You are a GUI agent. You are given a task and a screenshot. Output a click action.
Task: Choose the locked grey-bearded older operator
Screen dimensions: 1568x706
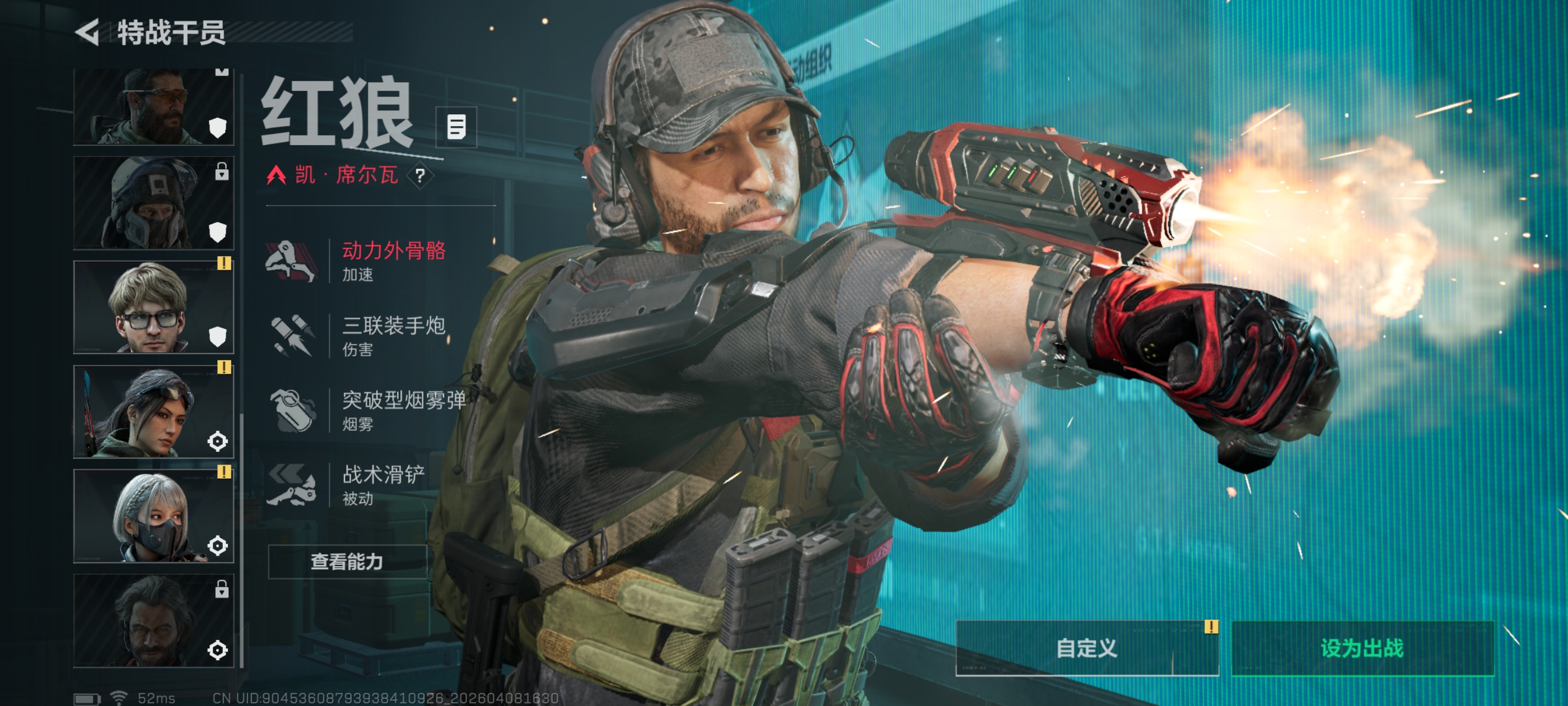pos(153,621)
